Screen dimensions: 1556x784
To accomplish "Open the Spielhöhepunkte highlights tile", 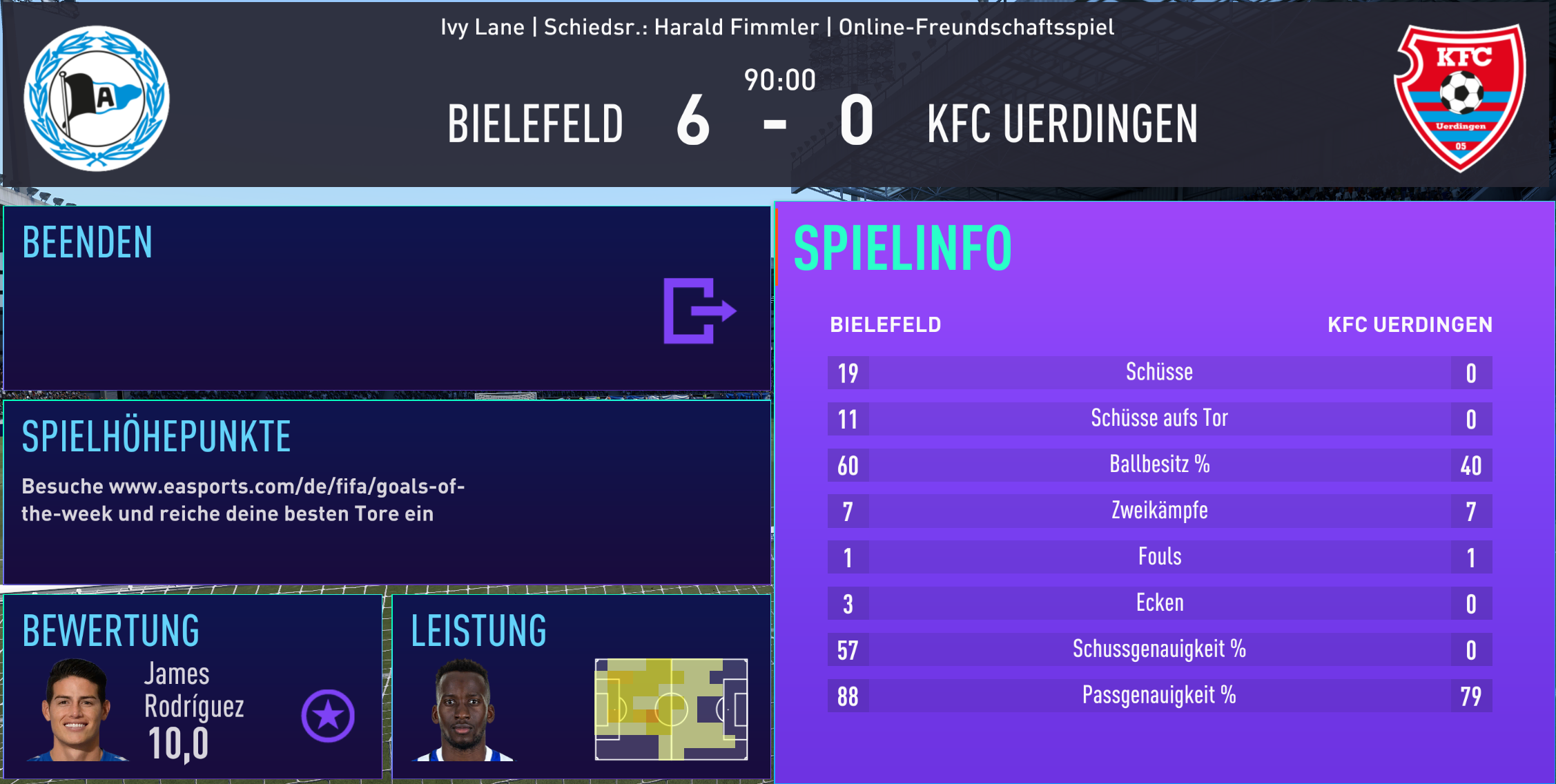I will (x=387, y=491).
